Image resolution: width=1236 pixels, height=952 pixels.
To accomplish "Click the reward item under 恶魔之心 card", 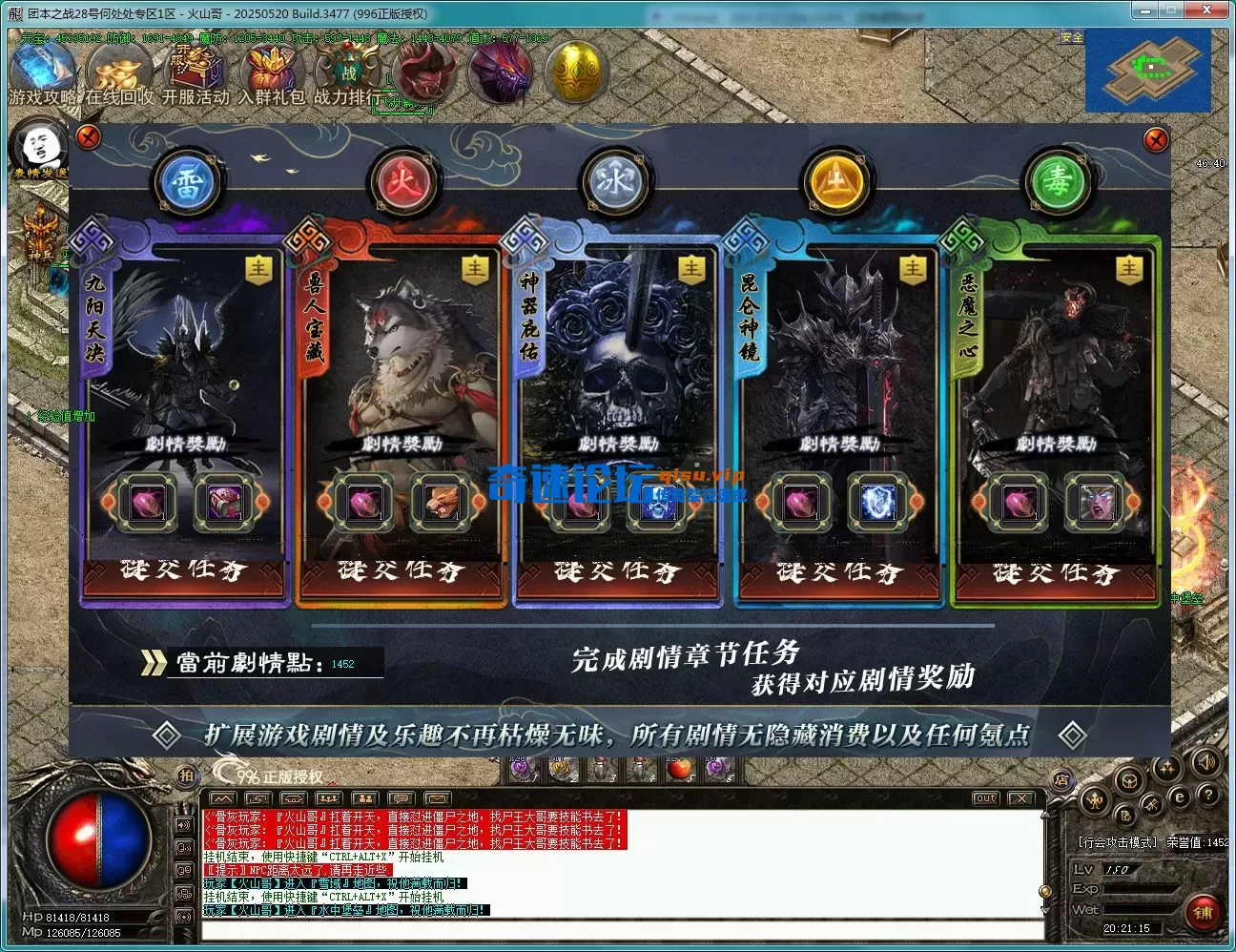I will (1018, 503).
